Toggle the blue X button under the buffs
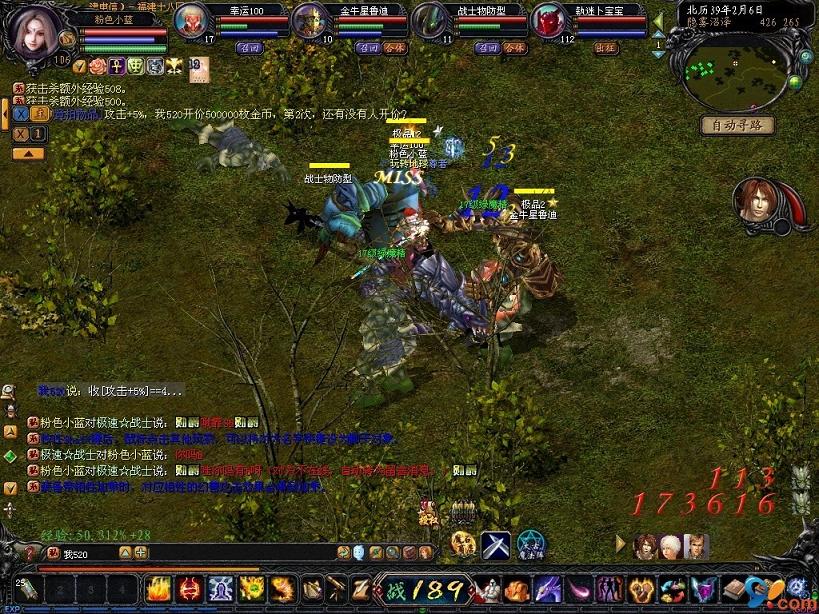The width and height of the screenshot is (819, 614). point(20,114)
